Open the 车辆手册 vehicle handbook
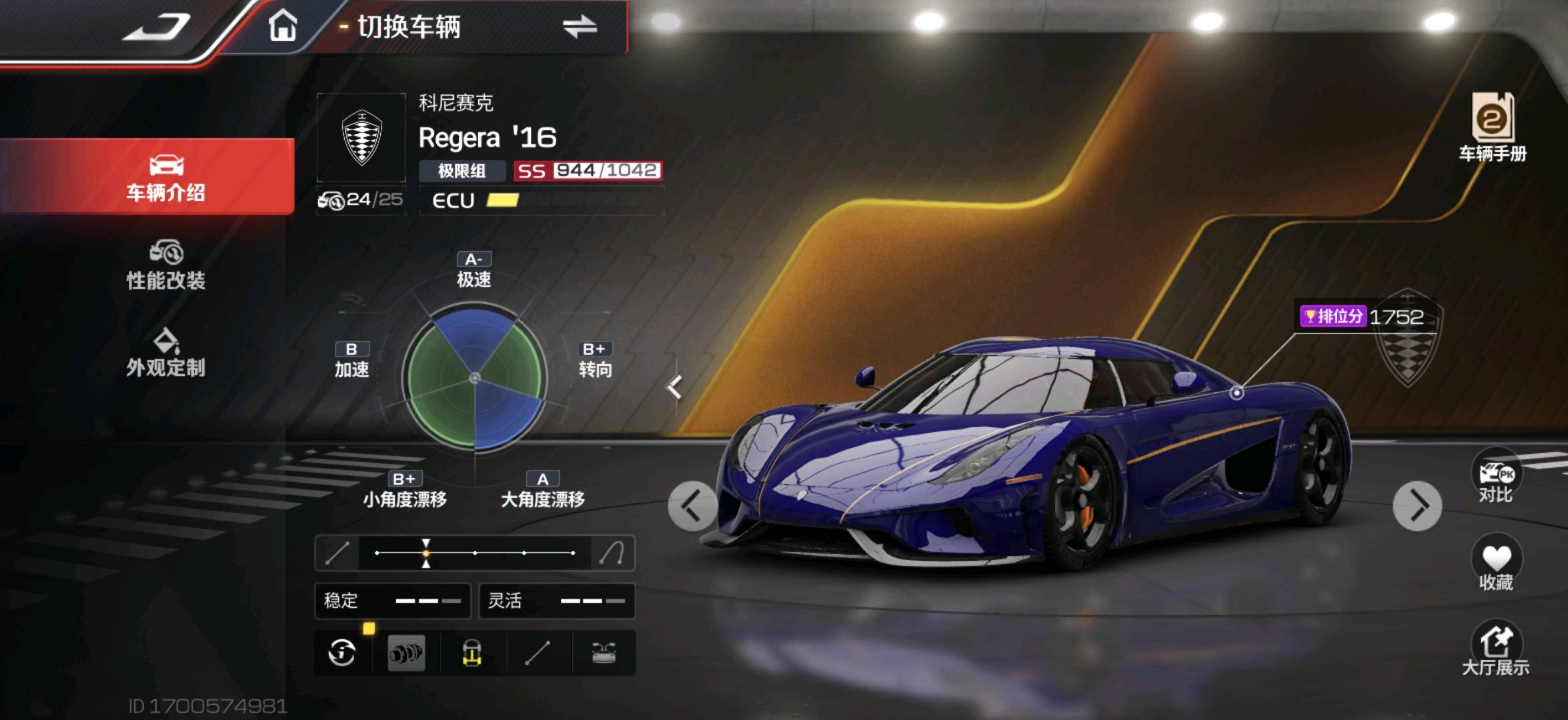Image resolution: width=1568 pixels, height=720 pixels. (1492, 127)
